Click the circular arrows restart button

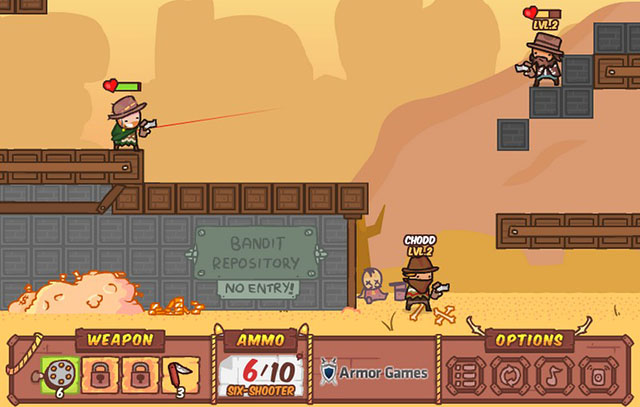coord(509,376)
